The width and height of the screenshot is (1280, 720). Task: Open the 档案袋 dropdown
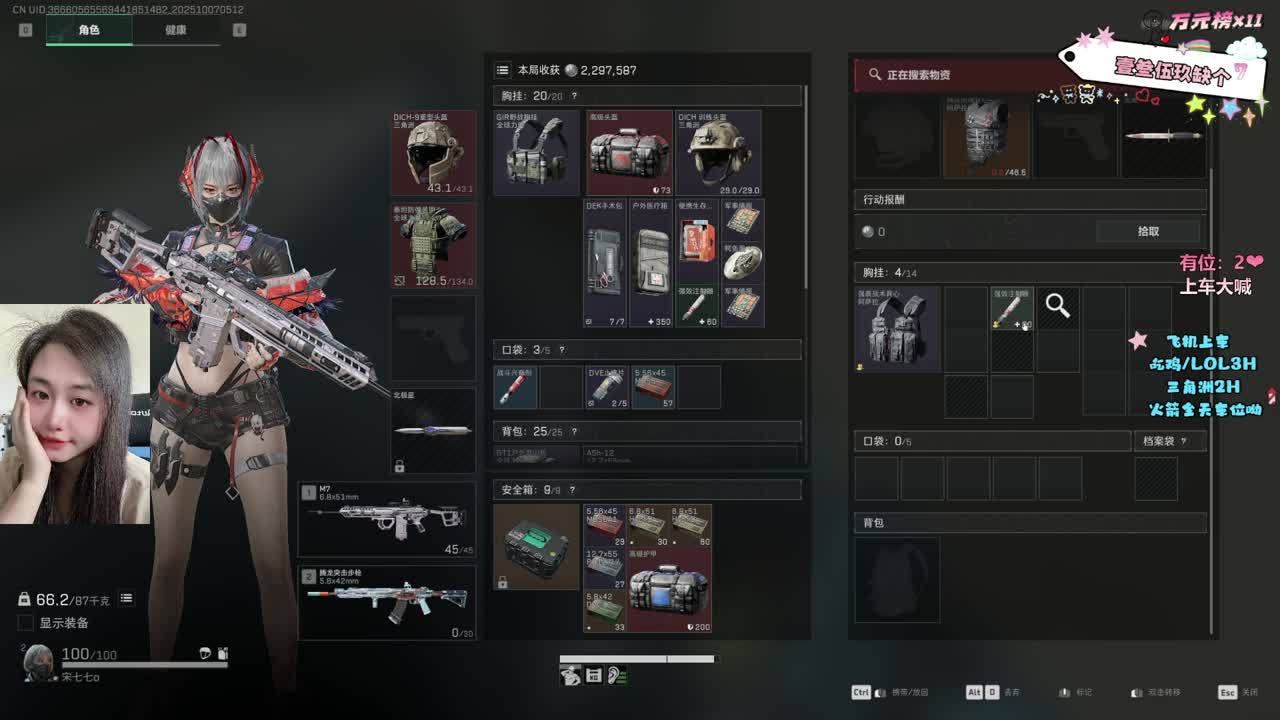pos(1165,441)
